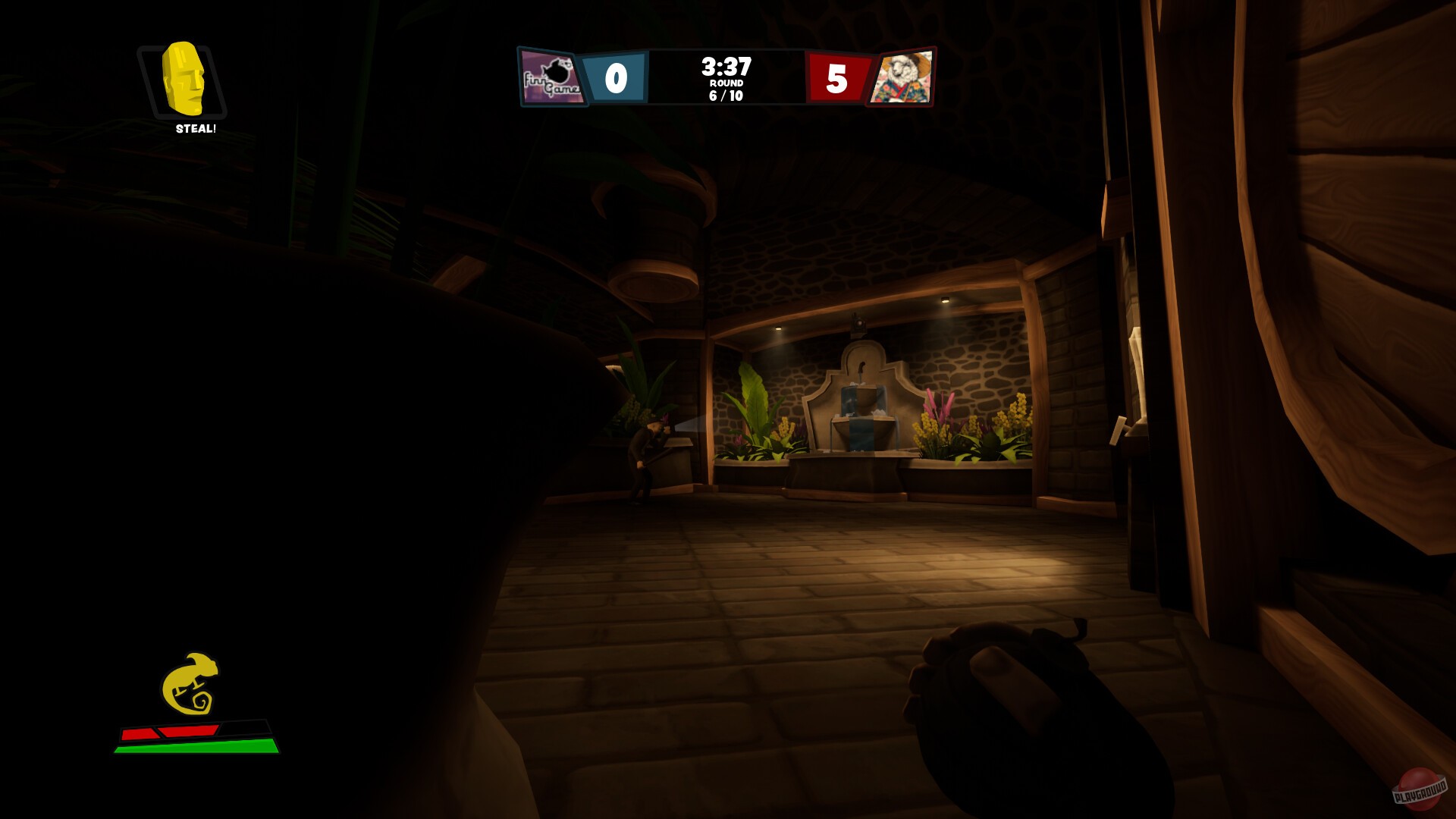Select the red team score badge showing 5

coord(837,76)
